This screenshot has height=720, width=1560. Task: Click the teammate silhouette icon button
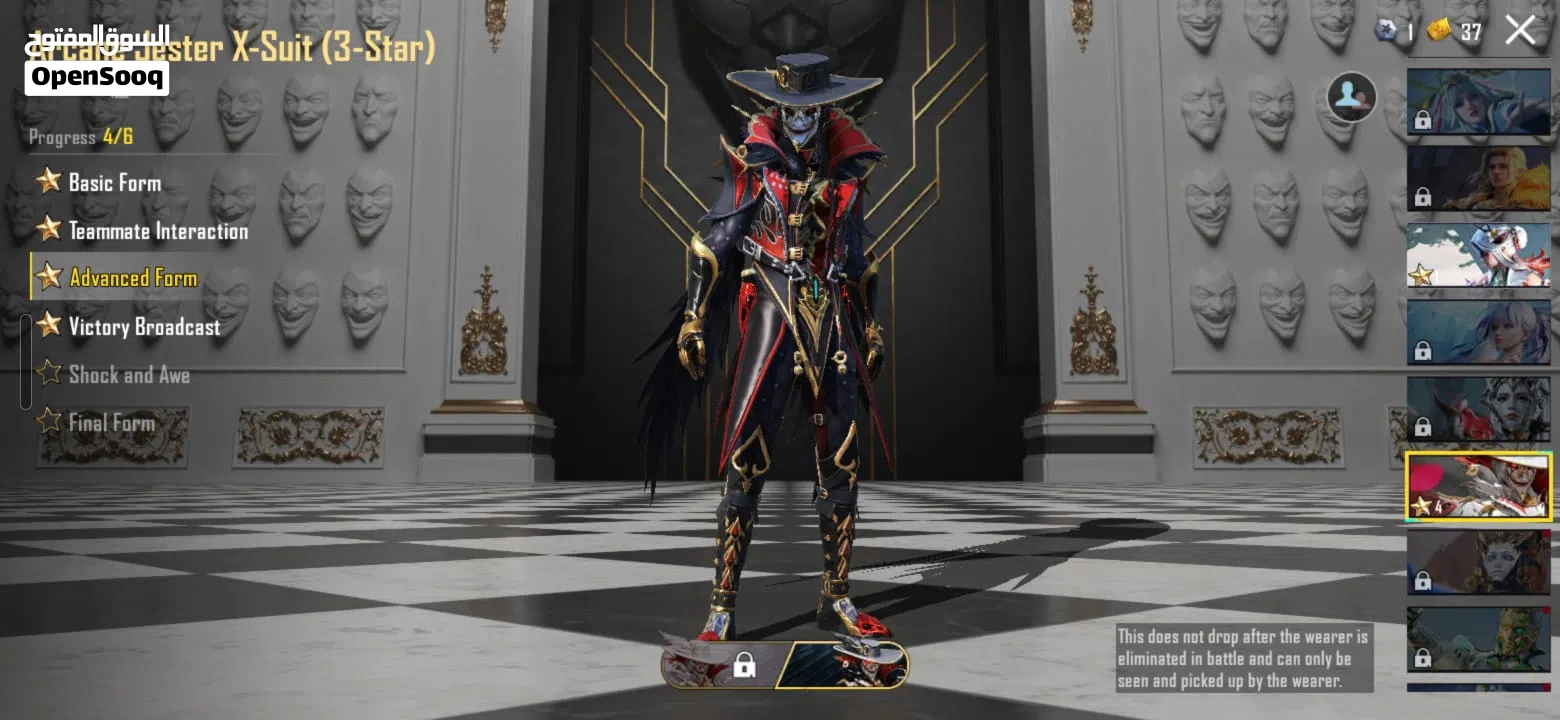pos(1351,97)
